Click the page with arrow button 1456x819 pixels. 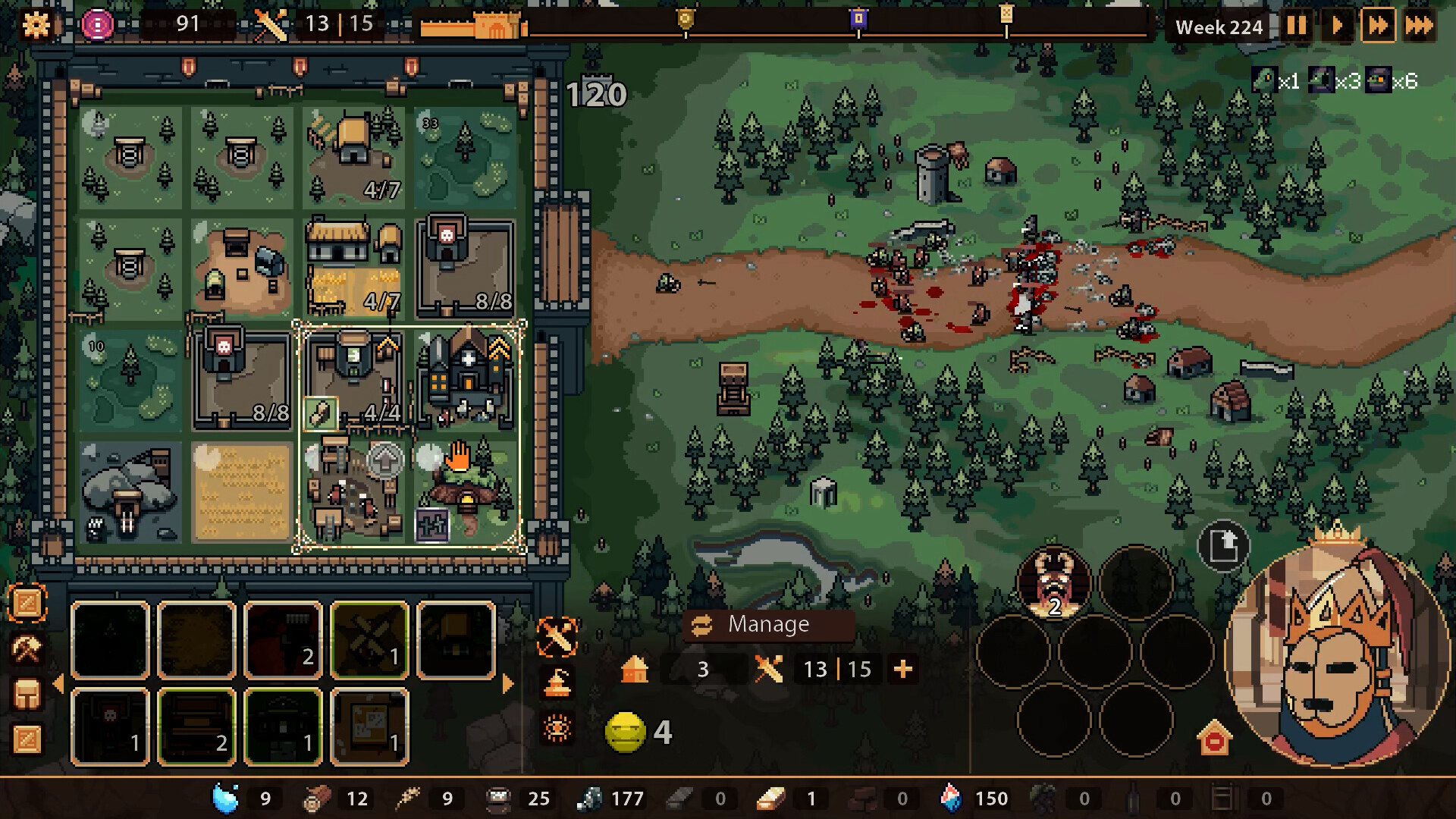1223,545
